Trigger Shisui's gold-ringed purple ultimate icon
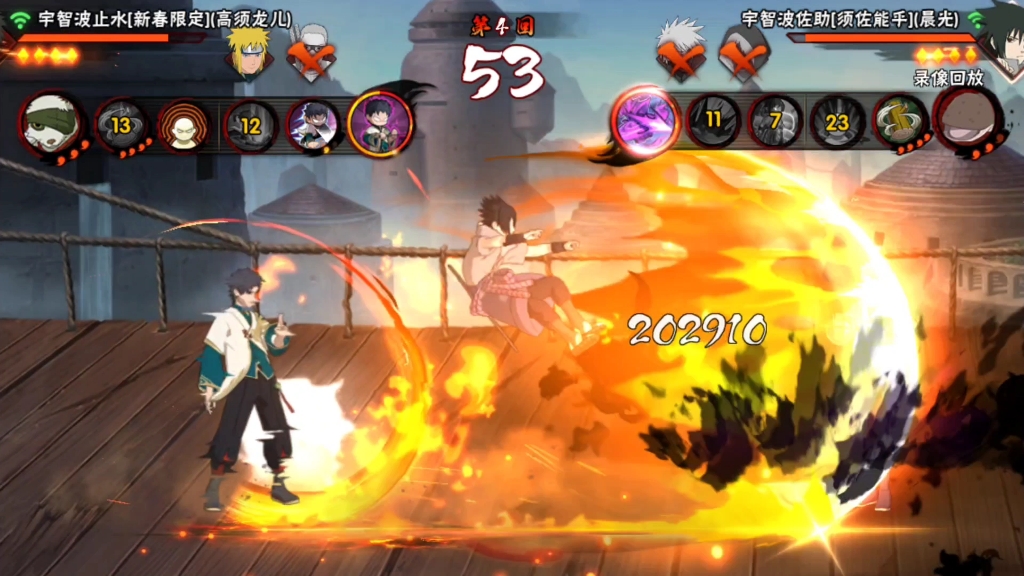1024x576 pixels. click(x=380, y=124)
